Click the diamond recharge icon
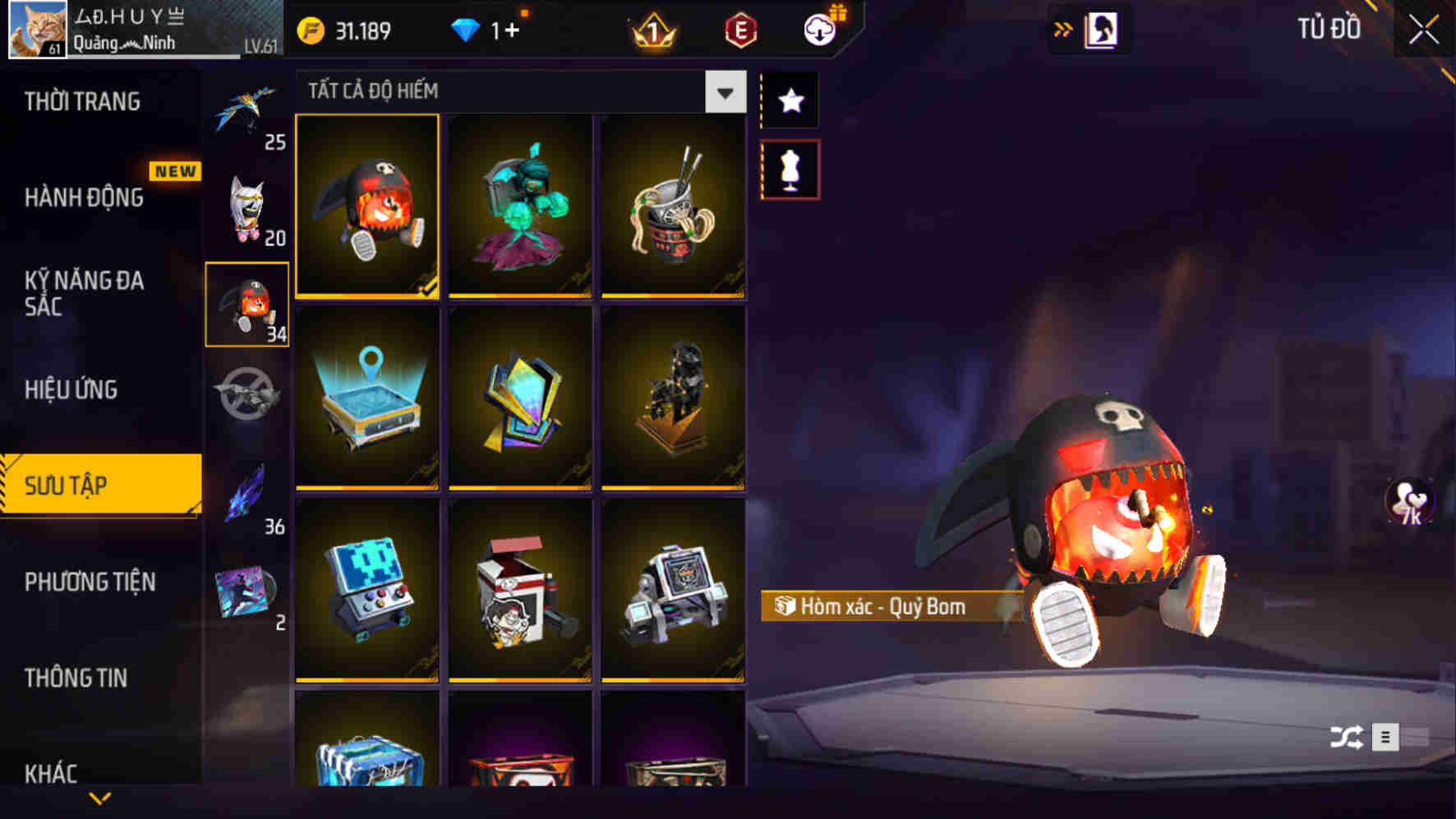The height and width of the screenshot is (819, 1456). point(465,29)
